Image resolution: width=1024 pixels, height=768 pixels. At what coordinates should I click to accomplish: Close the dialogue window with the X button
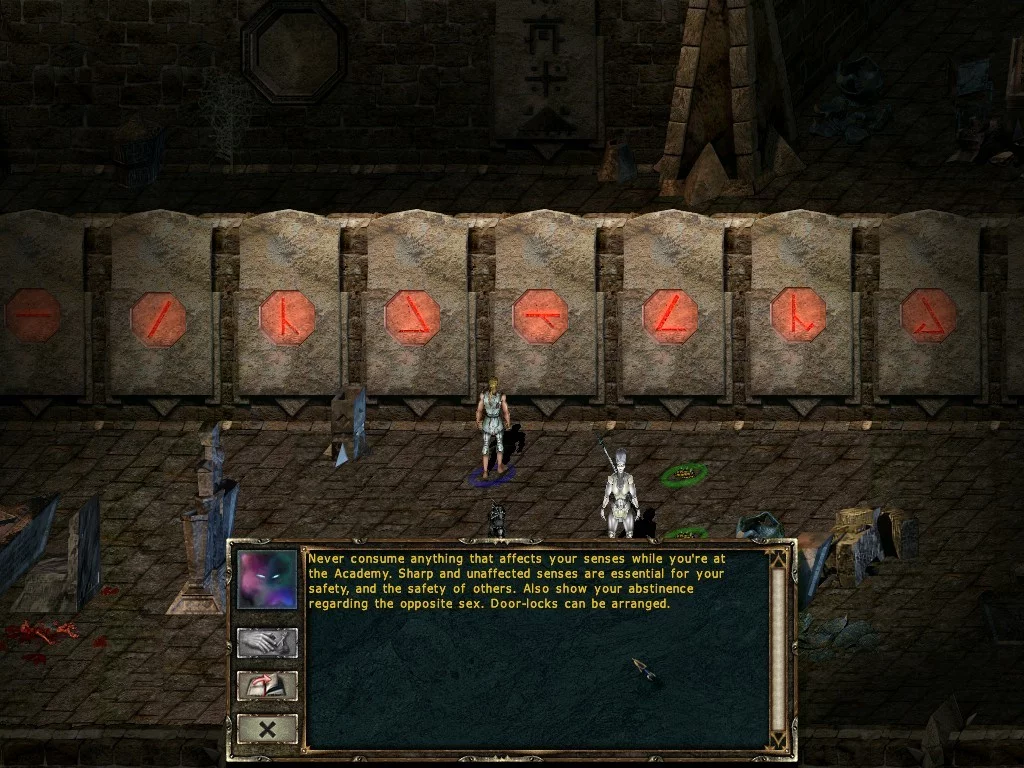(x=267, y=729)
